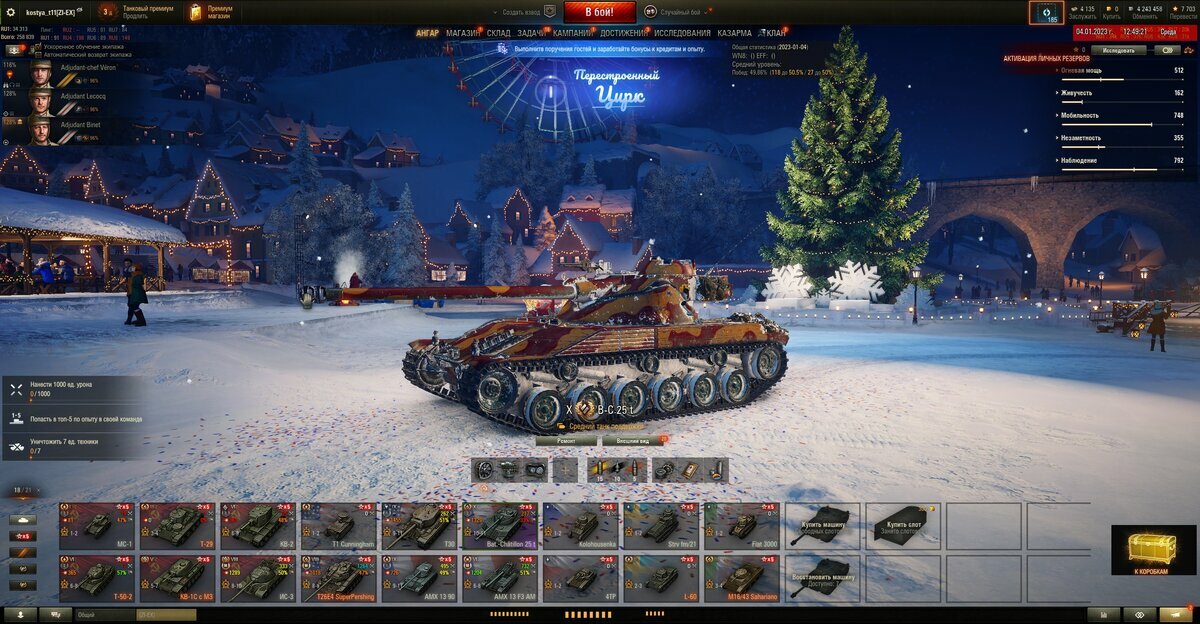Screen dimensions: 1200x624
Task: Open the «Исследования» tab
Action: point(682,33)
